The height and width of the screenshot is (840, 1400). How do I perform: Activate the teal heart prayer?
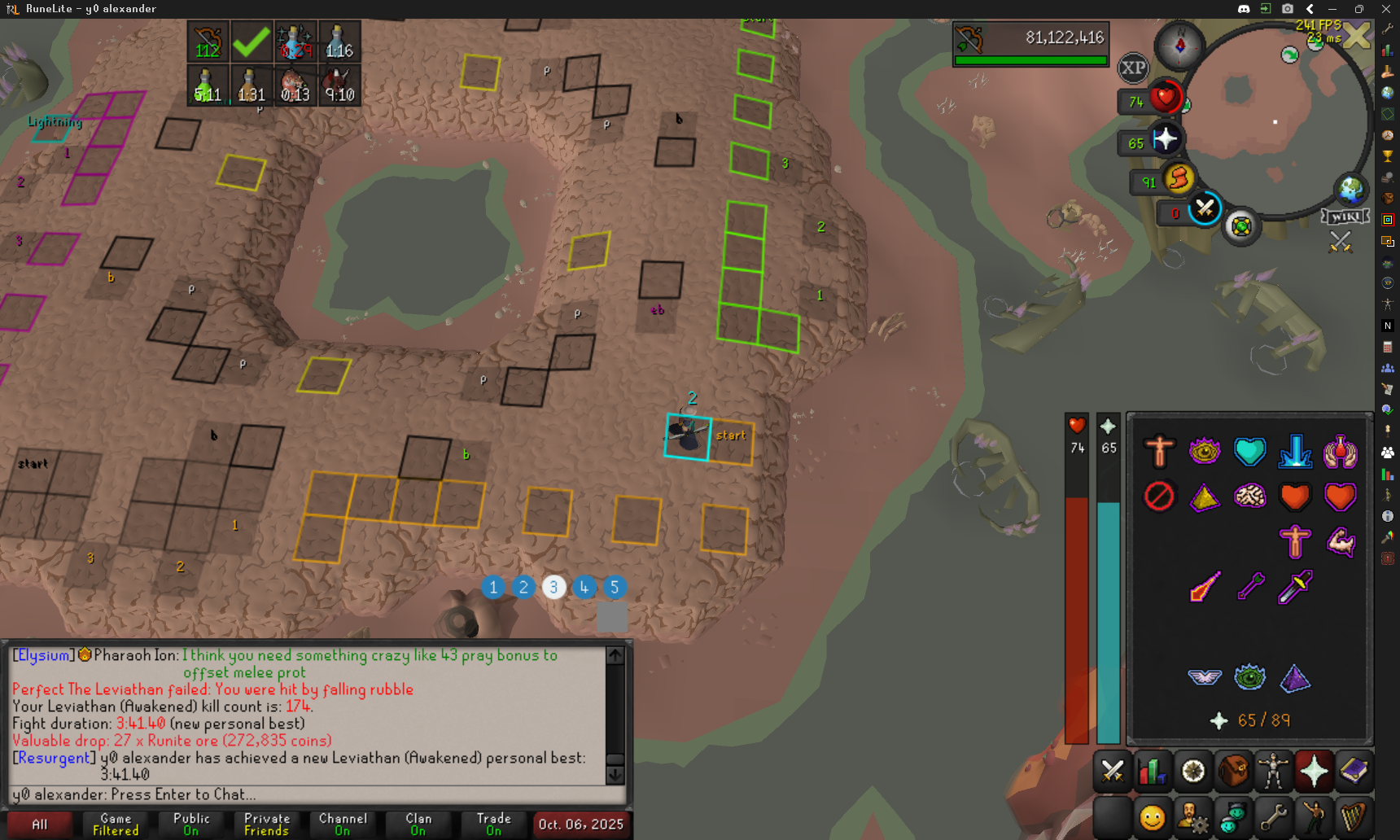1249,451
